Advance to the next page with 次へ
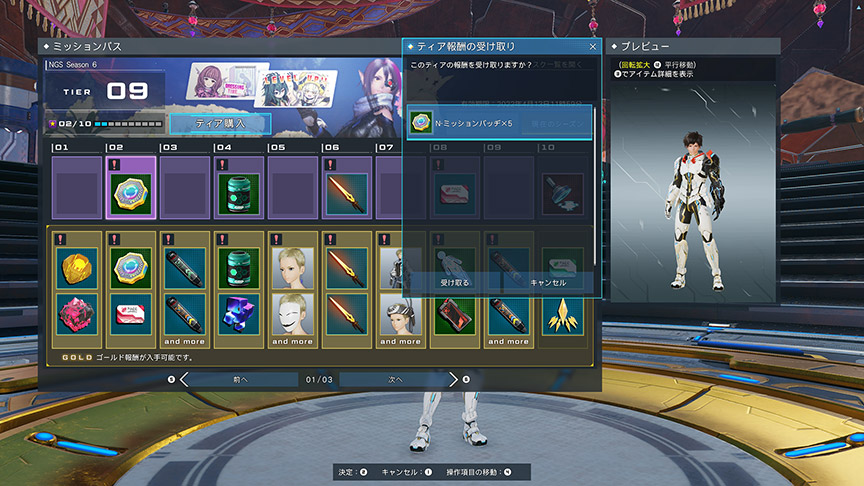 395,380
